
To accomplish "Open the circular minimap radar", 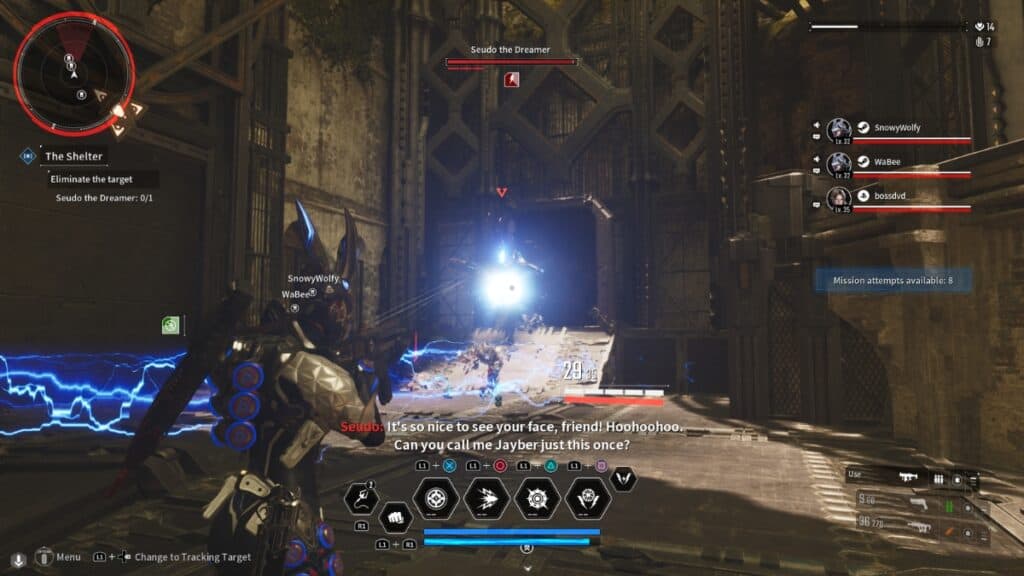I will tap(74, 73).
